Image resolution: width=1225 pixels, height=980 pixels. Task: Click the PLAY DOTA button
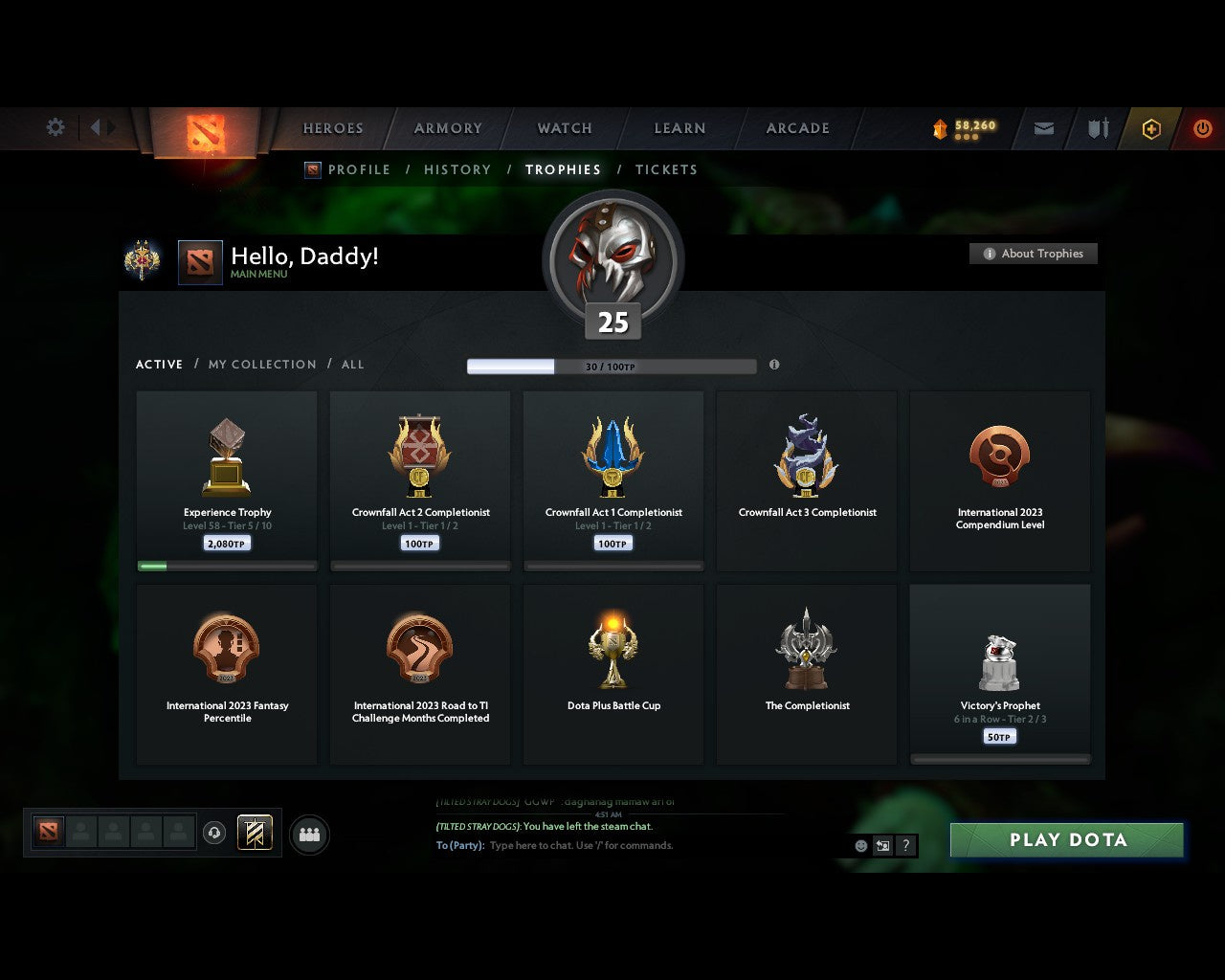tap(1066, 839)
